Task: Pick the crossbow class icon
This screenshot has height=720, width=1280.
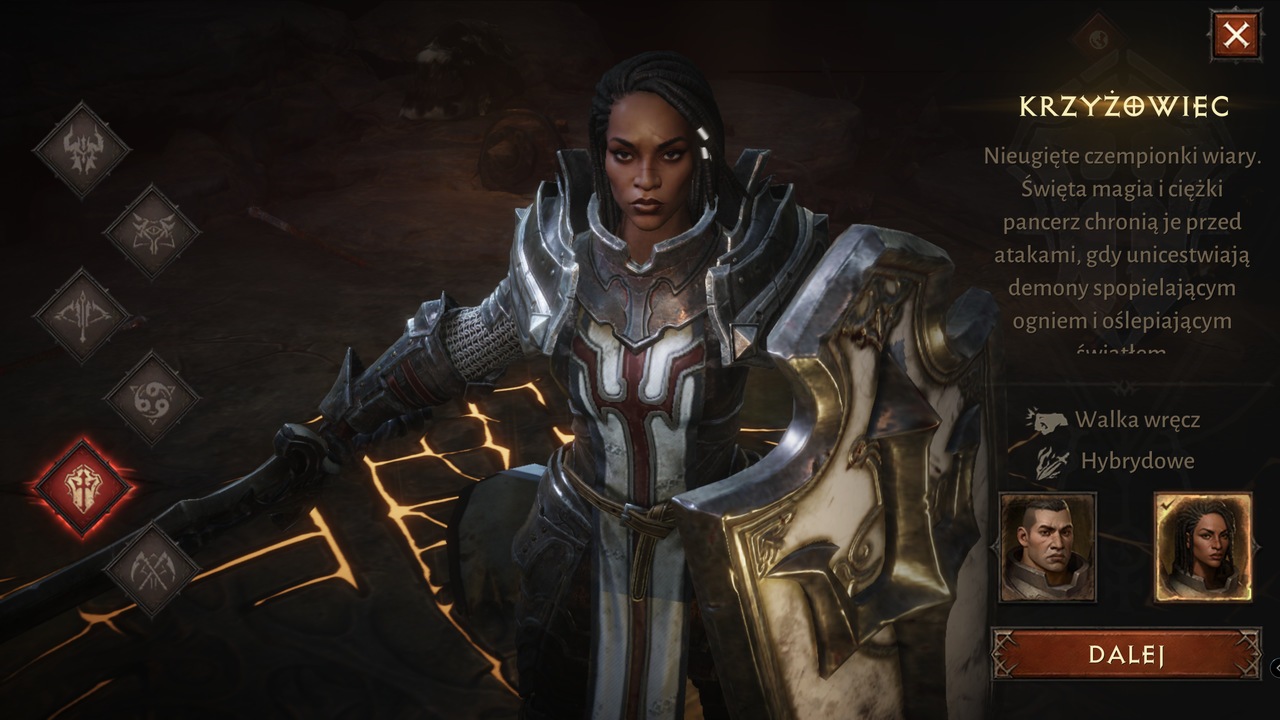Action: point(81,315)
